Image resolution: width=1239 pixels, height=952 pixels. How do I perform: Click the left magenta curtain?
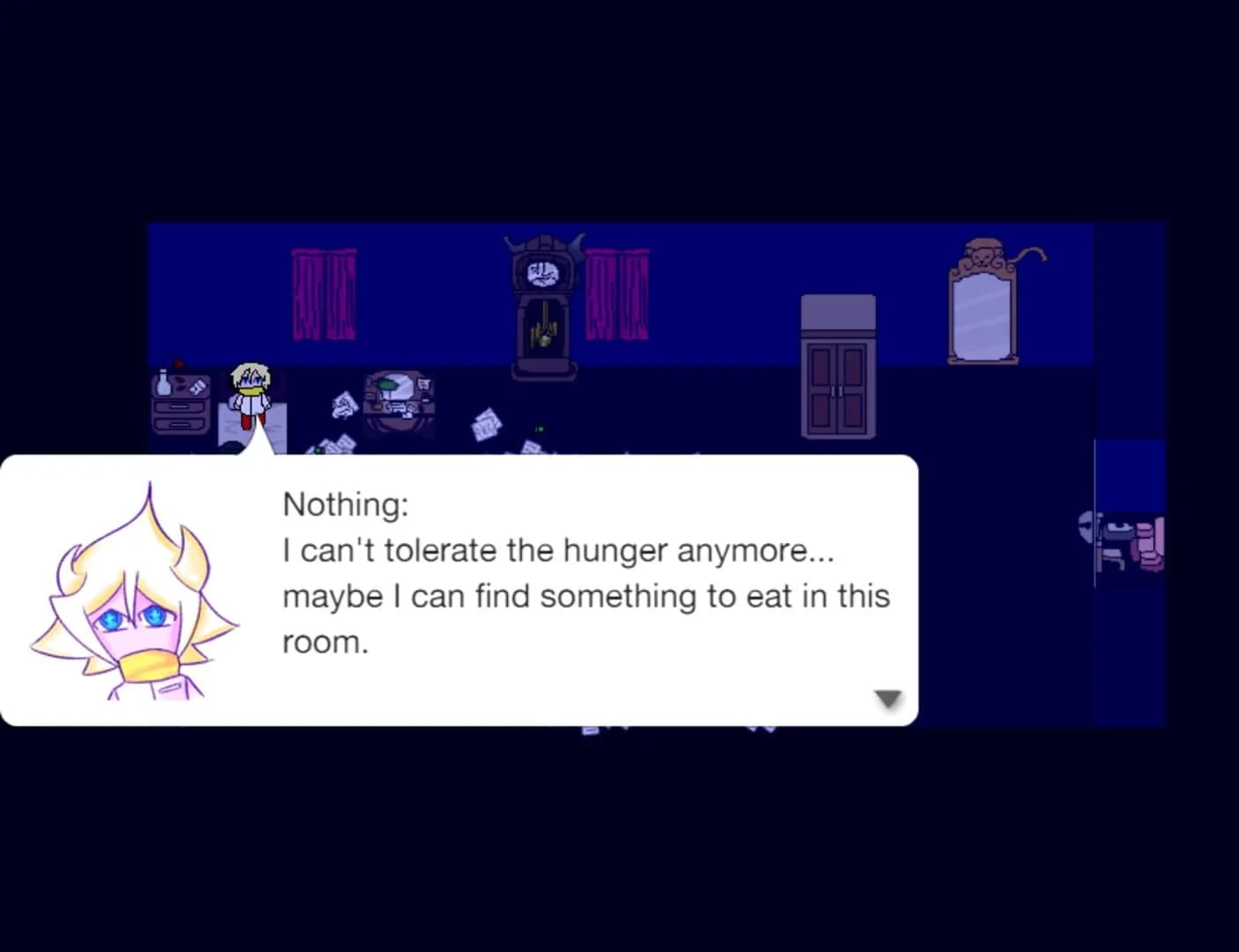tap(323, 295)
